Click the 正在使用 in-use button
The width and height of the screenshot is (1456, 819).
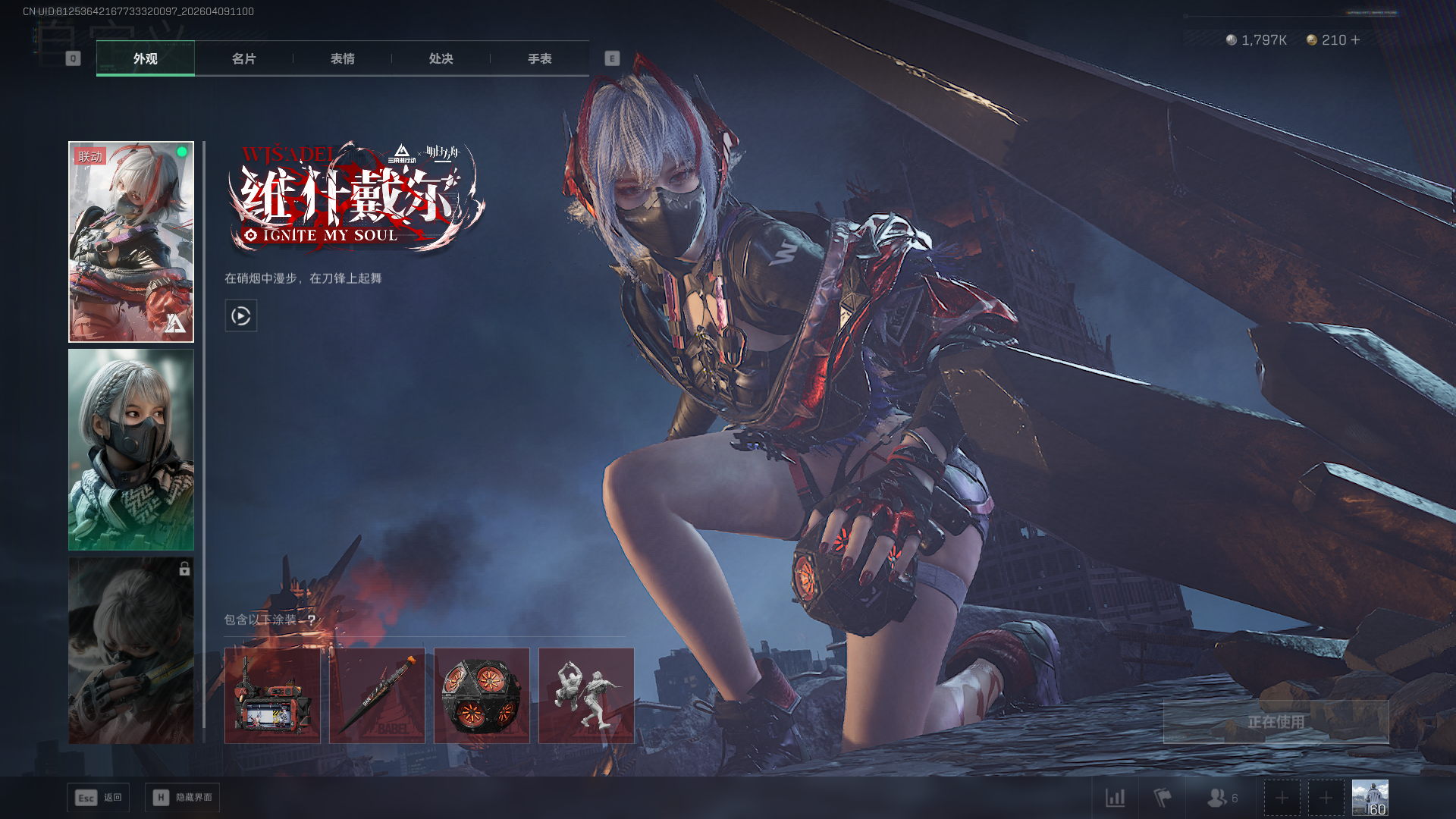[1276, 722]
